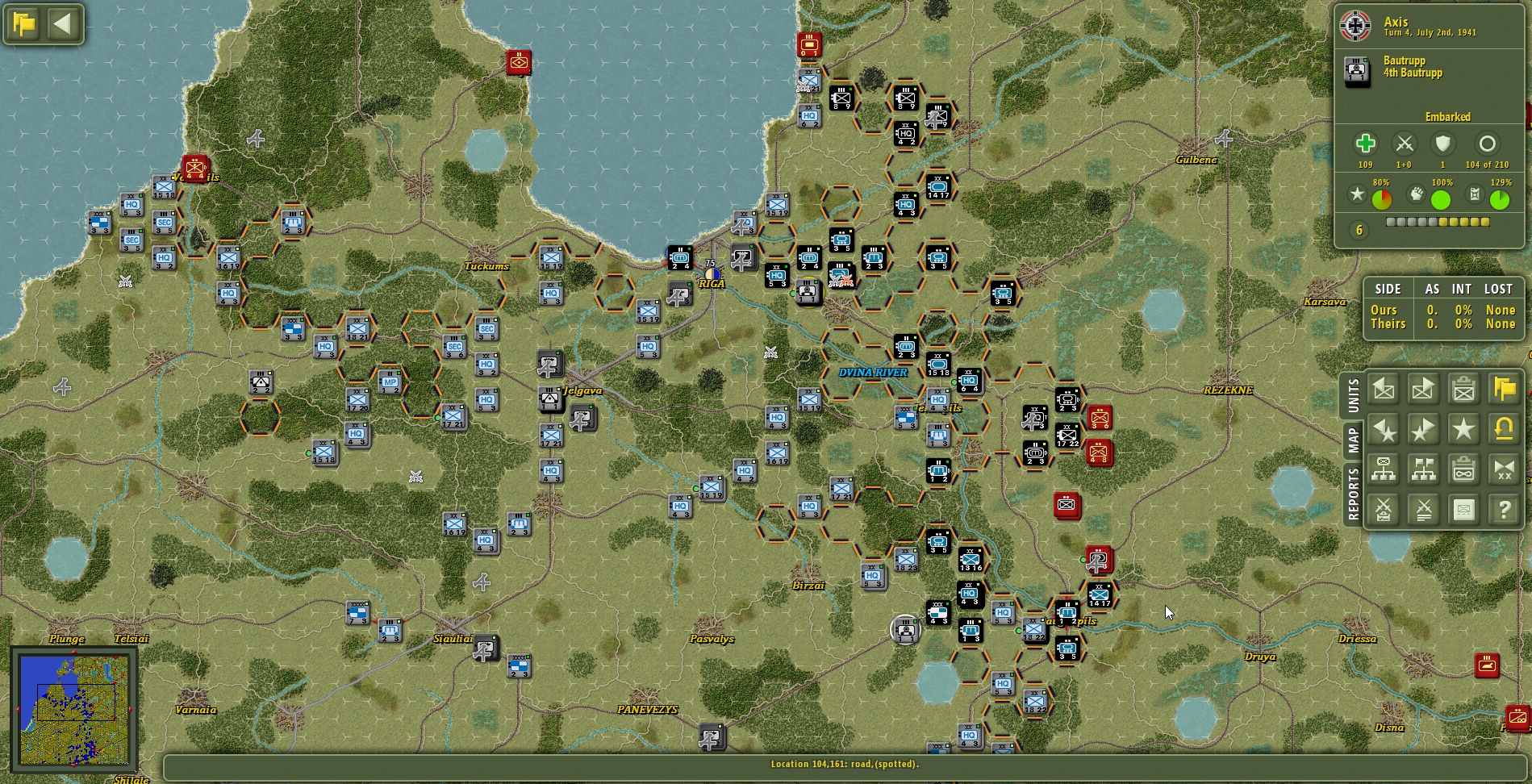Select the next unit arrow icon
This screenshot has height=784, width=1532.
1423,389
